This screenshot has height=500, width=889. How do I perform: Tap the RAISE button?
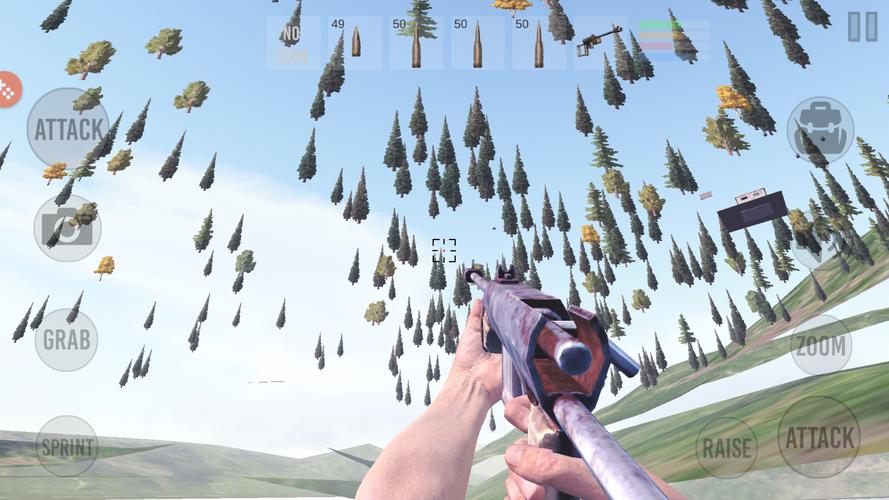click(727, 447)
